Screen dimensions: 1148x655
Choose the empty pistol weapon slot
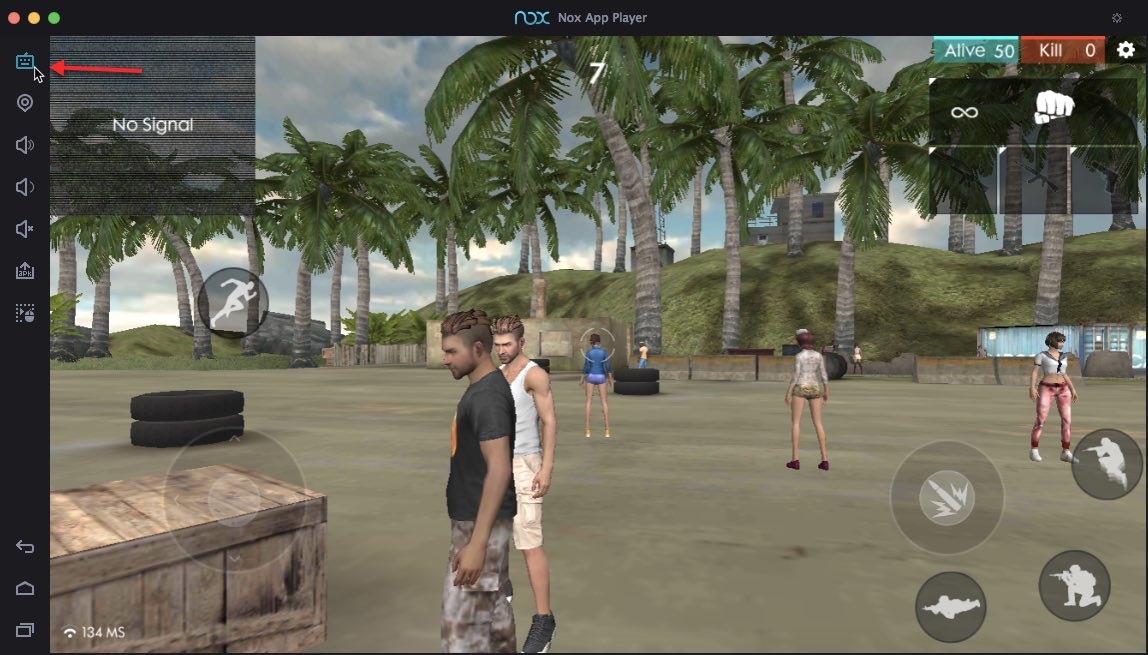click(x=1106, y=180)
